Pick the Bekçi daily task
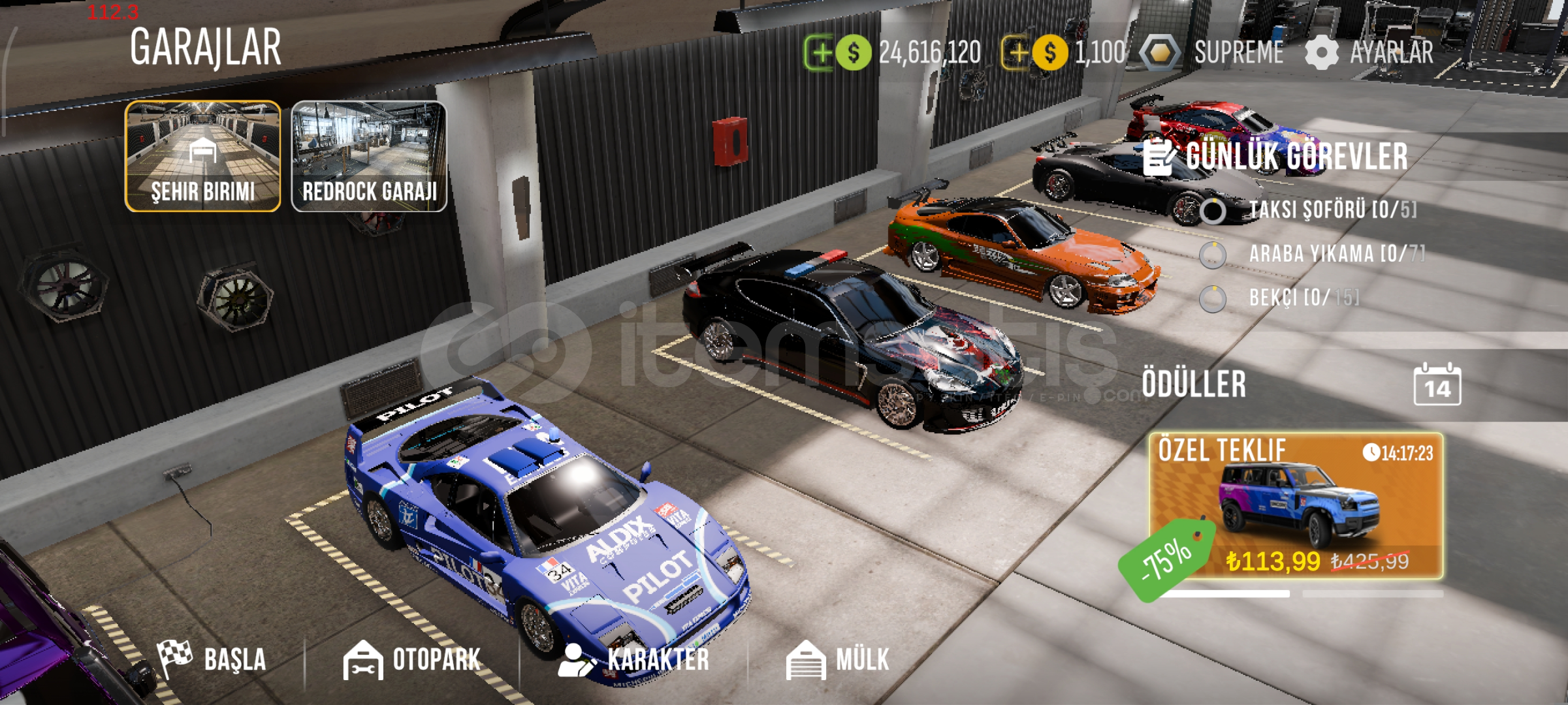The image size is (1568, 705). (x=1303, y=298)
